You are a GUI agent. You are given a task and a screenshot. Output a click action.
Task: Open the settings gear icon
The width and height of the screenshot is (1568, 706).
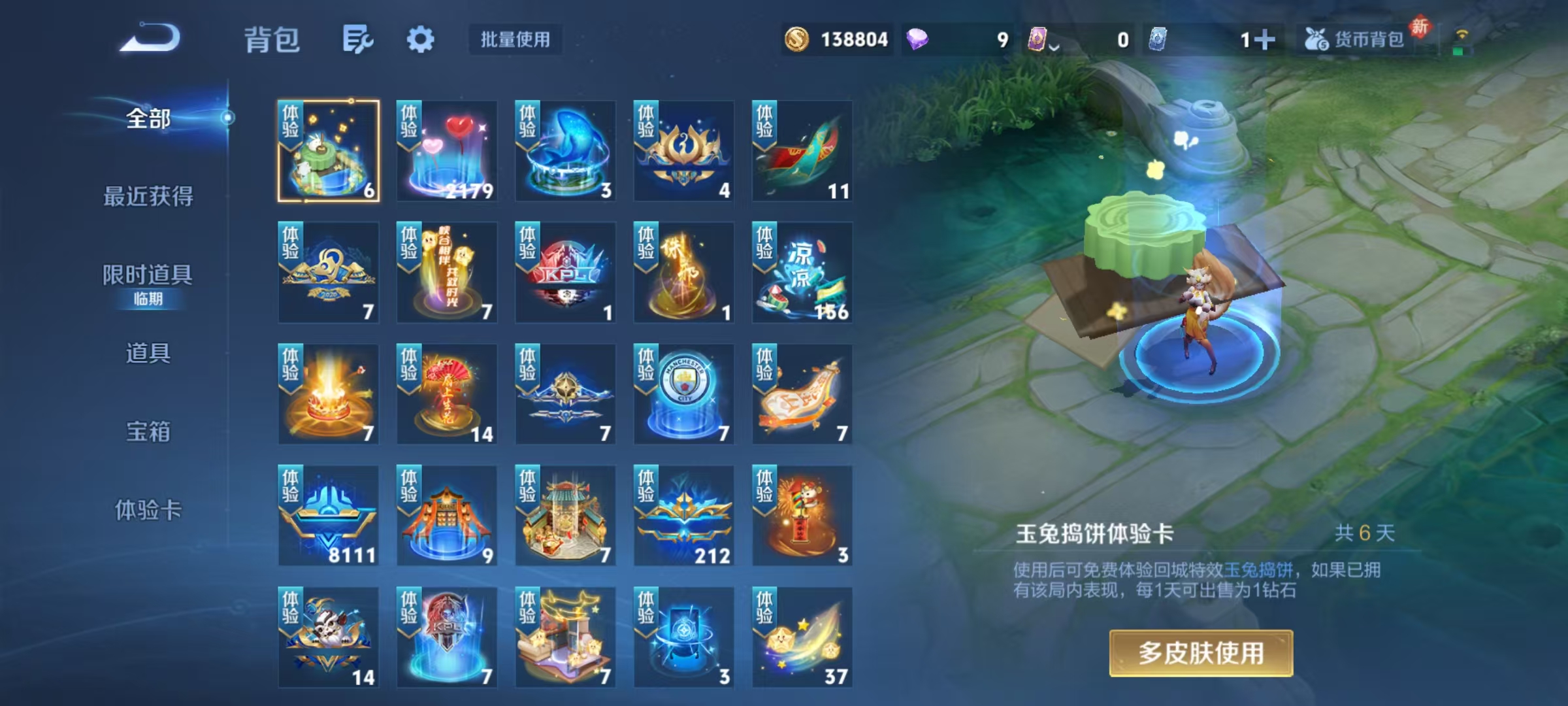click(x=422, y=39)
